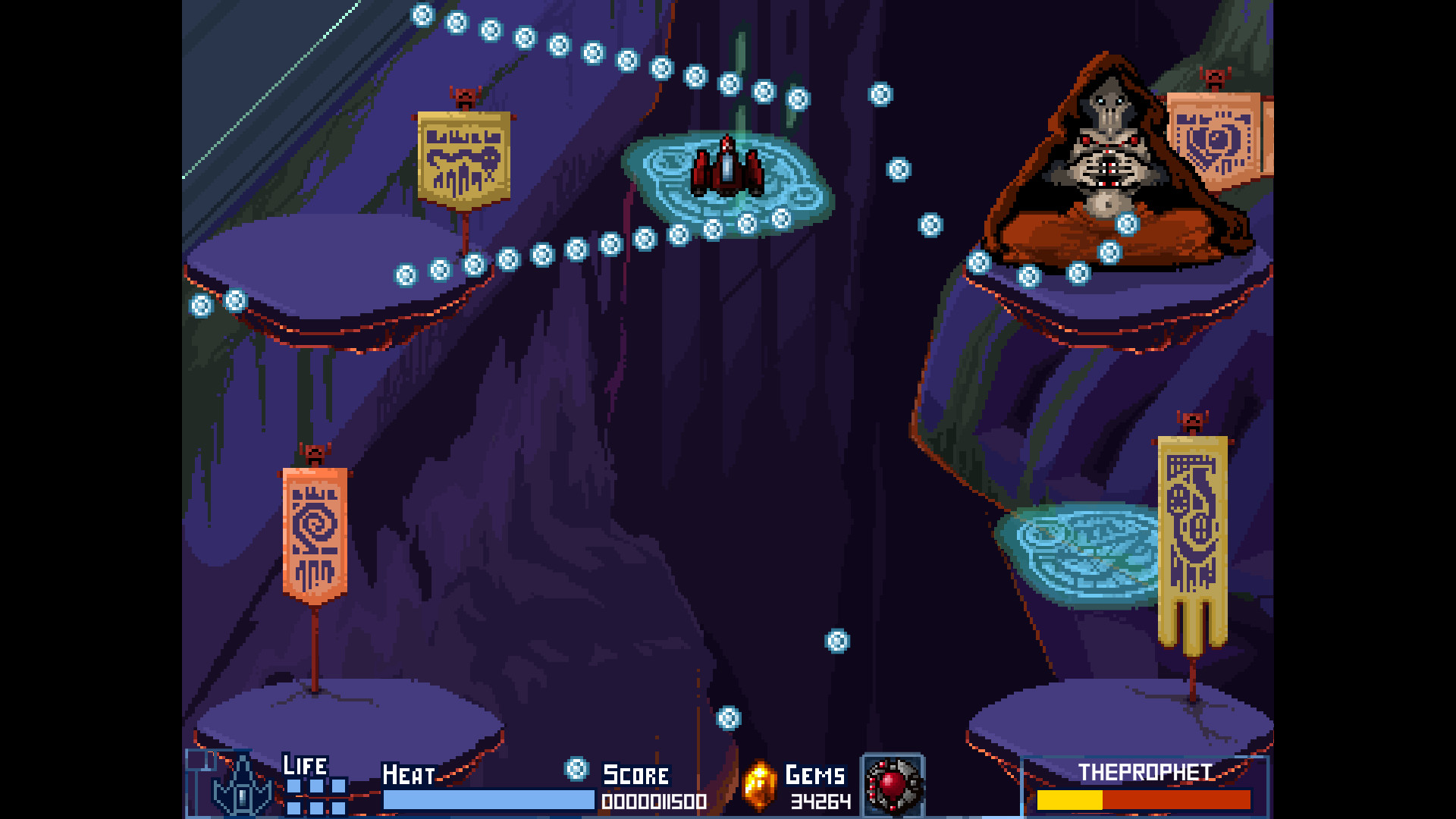Screen dimensions: 1456x819
Task: Click the first orb of the trail near top-left
Action: (422, 14)
